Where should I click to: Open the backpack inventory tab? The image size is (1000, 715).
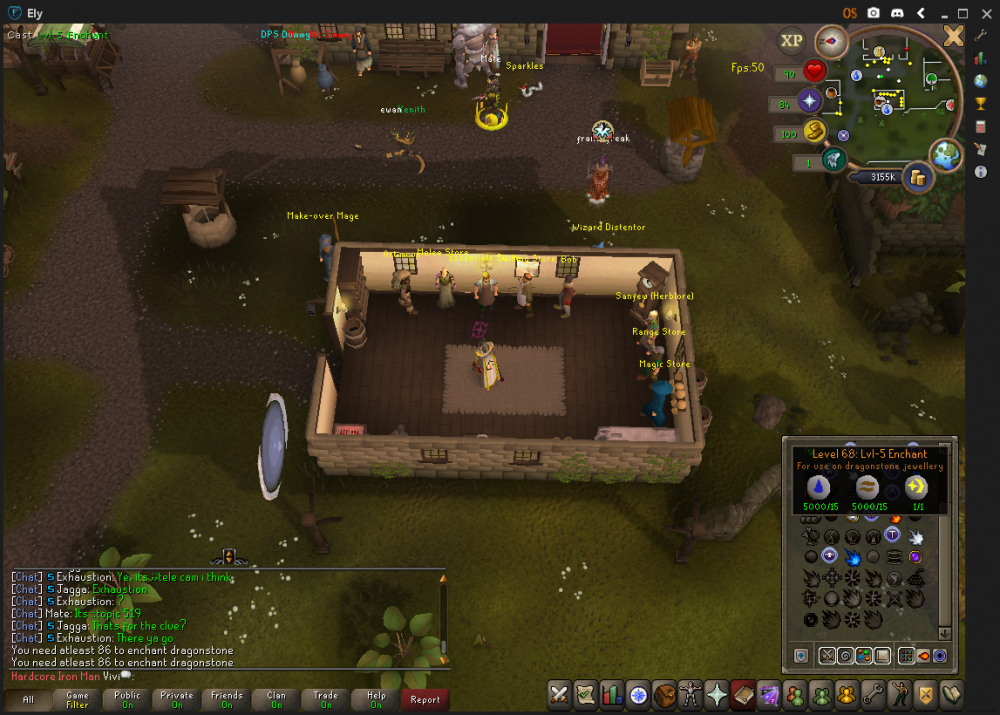664,693
